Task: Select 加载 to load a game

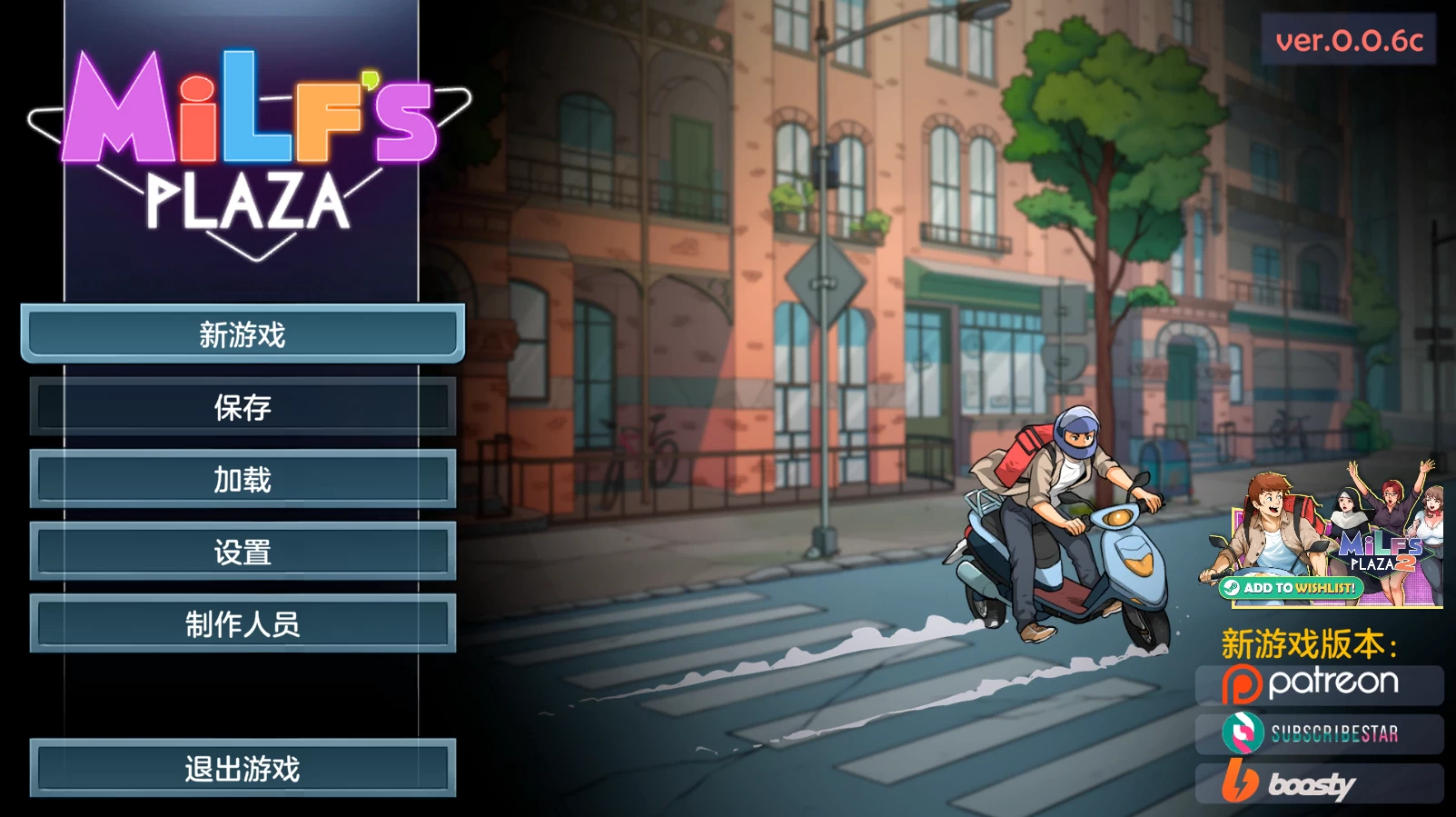Action: coord(243,479)
